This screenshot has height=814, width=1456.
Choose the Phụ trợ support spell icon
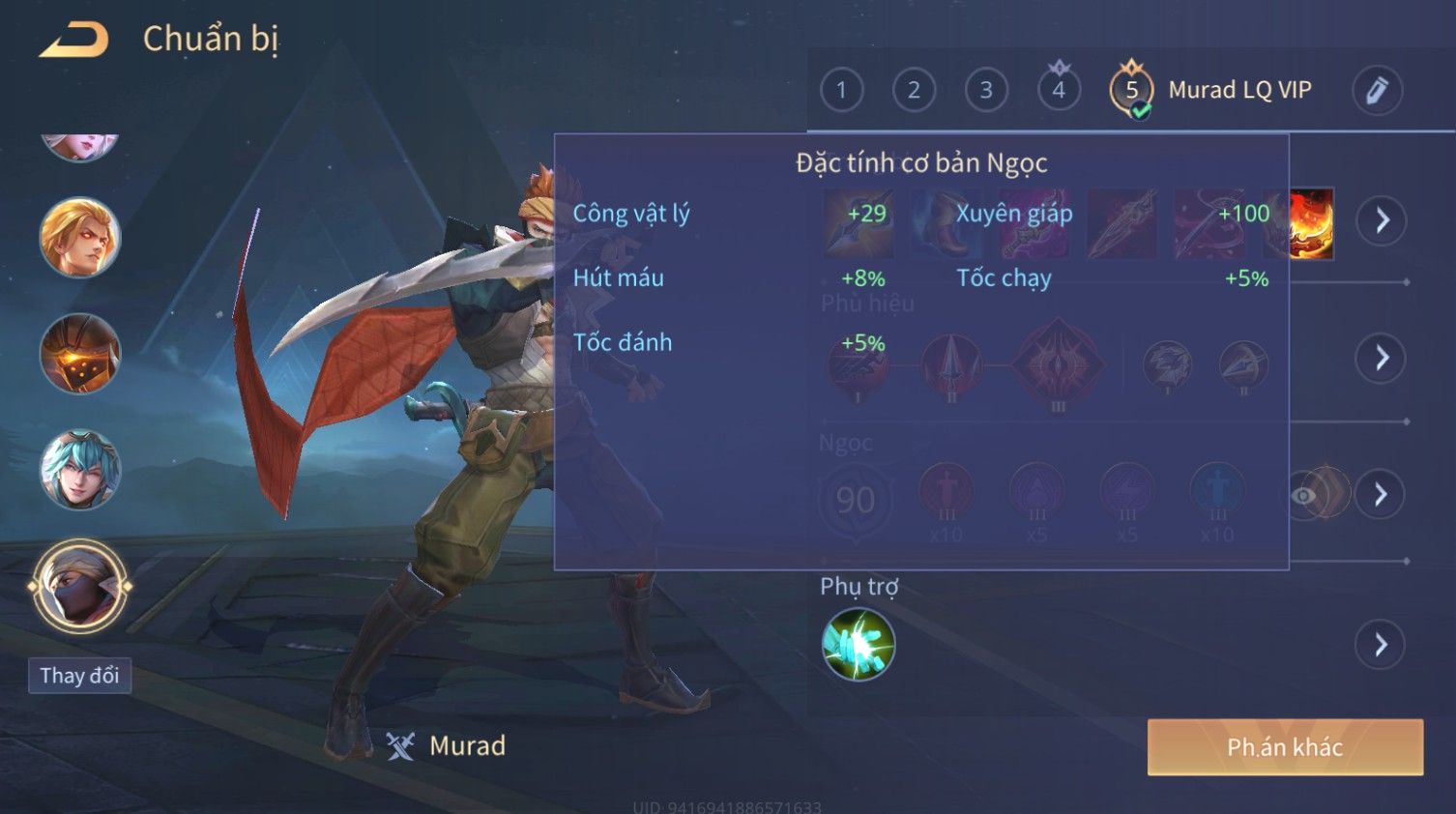pos(858,644)
